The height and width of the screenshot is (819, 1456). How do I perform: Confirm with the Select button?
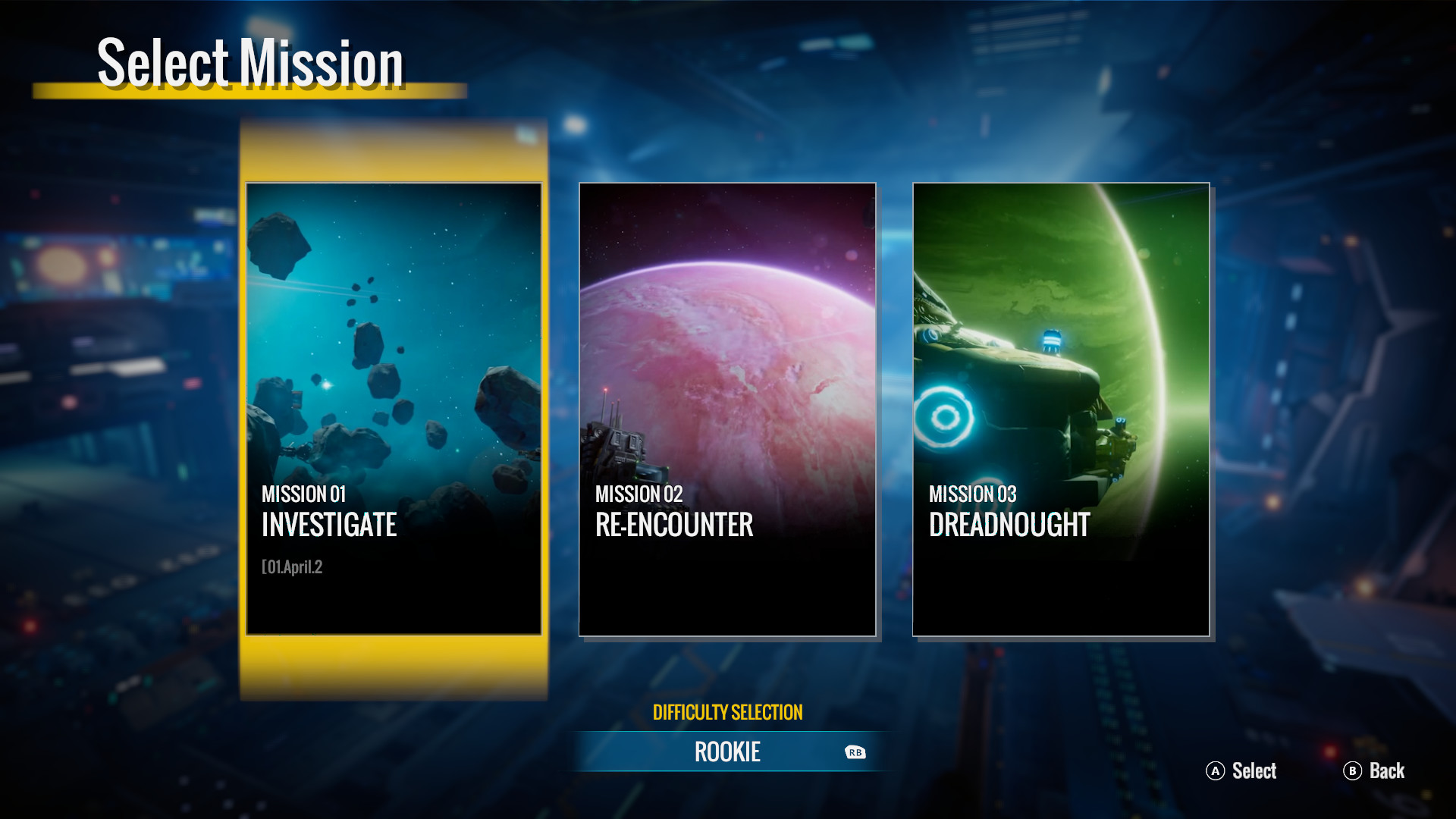click(x=1241, y=771)
